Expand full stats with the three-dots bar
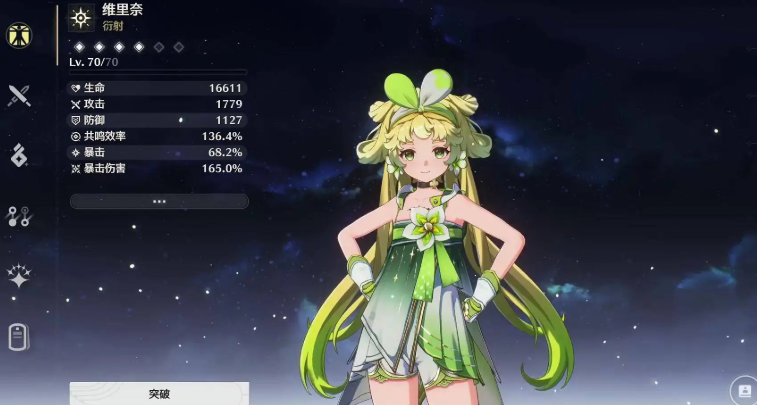Screen dimensions: 757x405 [x=159, y=201]
